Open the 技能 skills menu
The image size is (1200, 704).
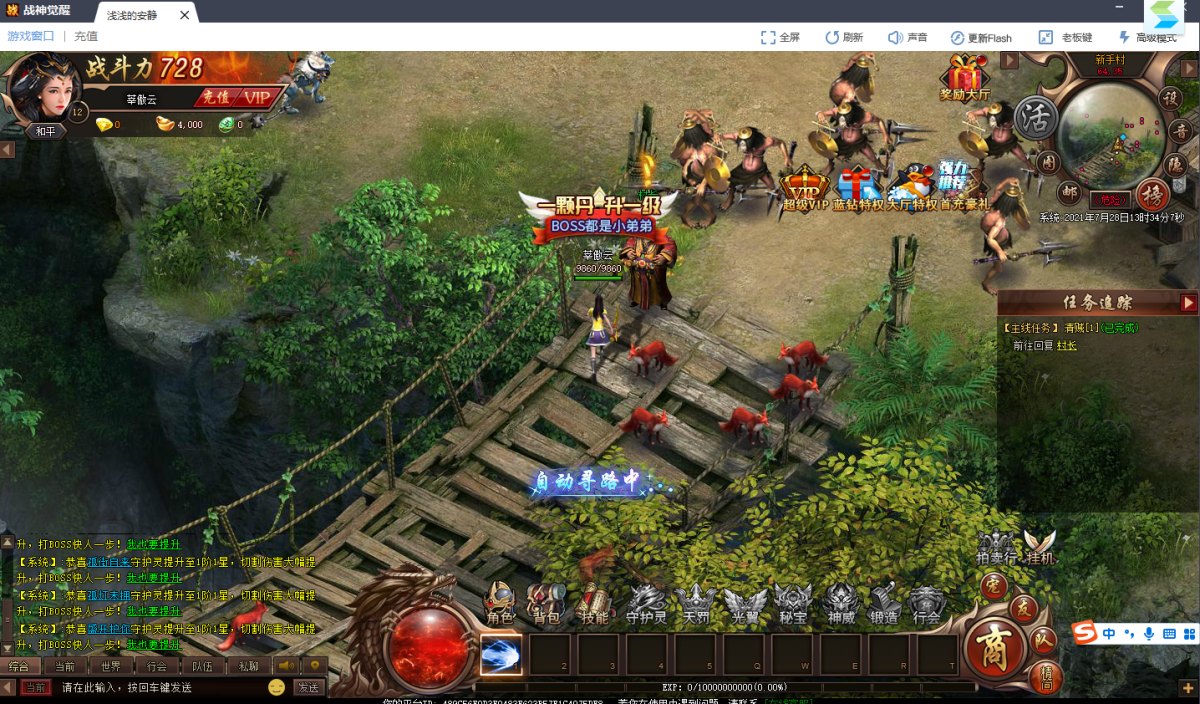[594, 604]
